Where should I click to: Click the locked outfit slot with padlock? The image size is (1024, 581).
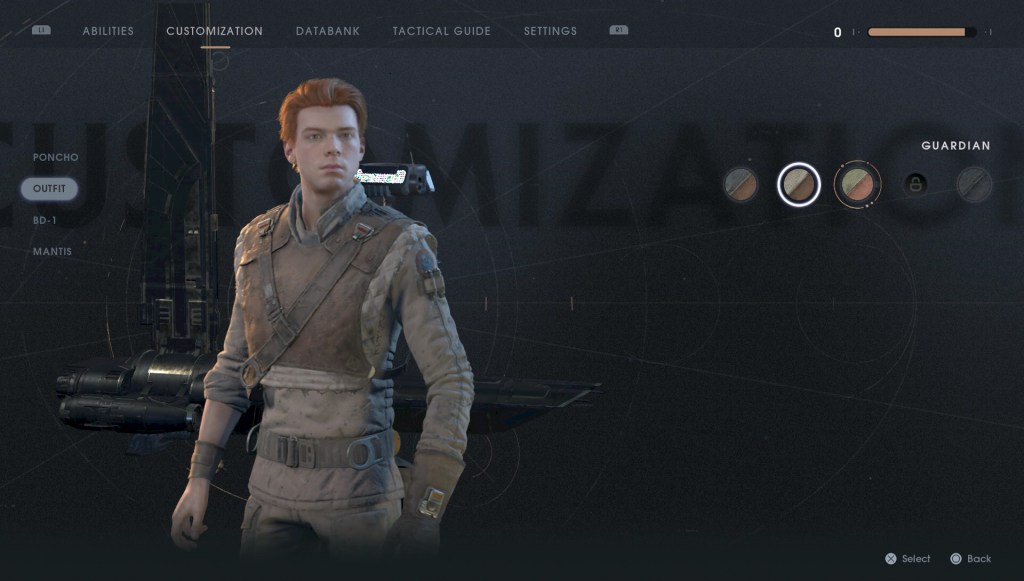click(x=915, y=184)
